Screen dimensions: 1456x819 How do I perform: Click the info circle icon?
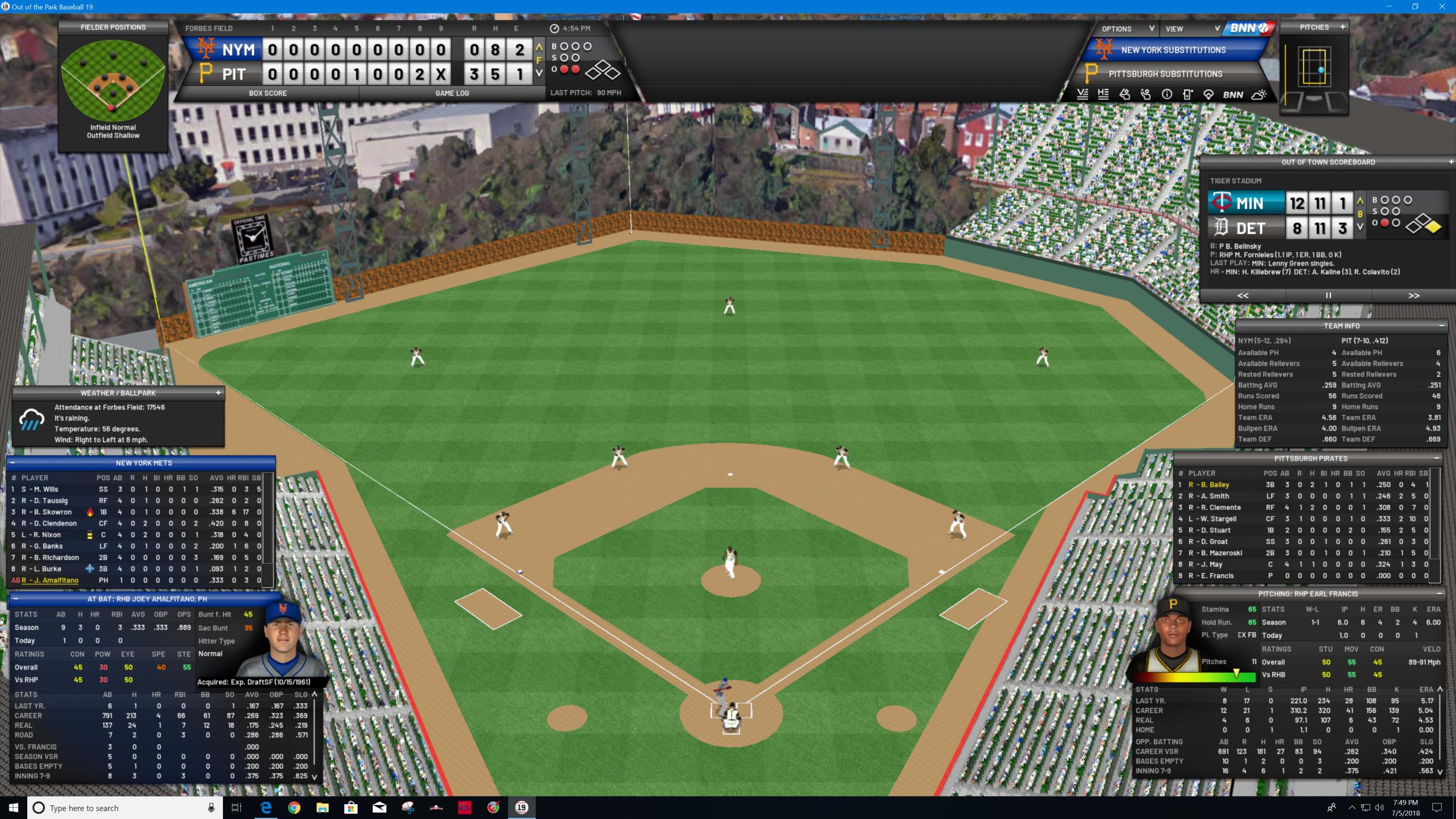point(1167,95)
